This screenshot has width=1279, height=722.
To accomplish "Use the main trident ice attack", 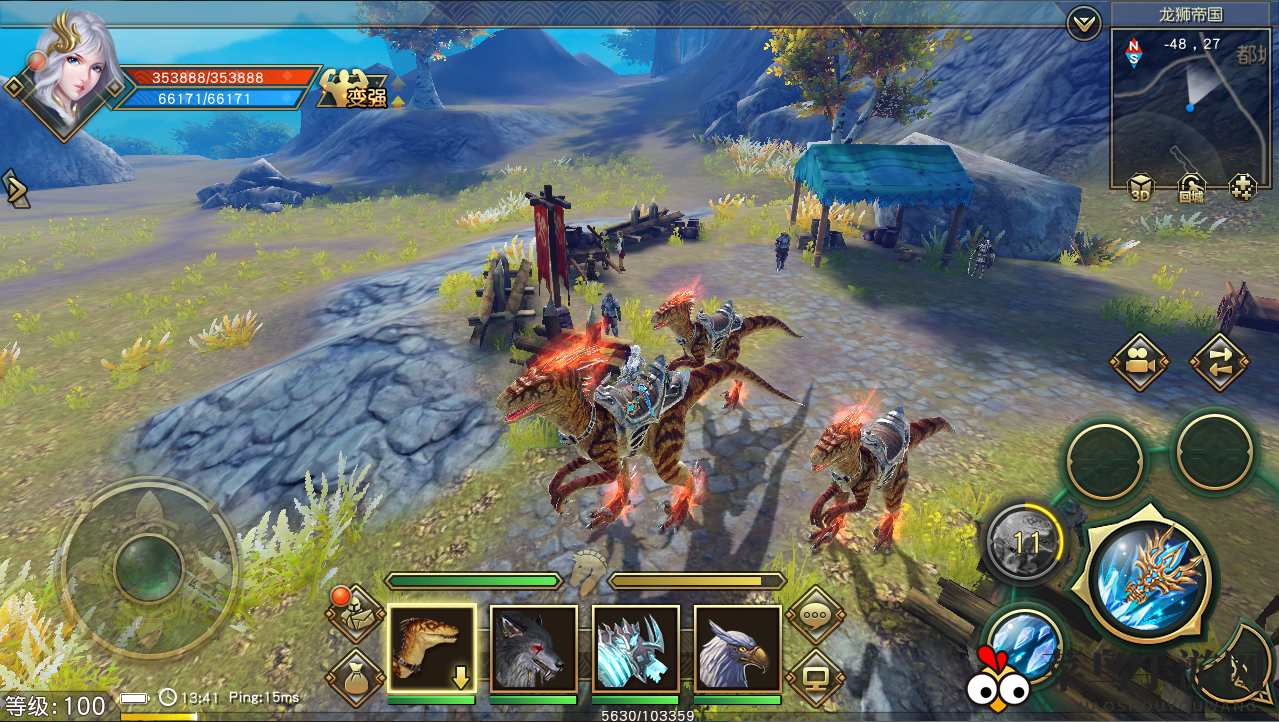I will tap(1147, 578).
